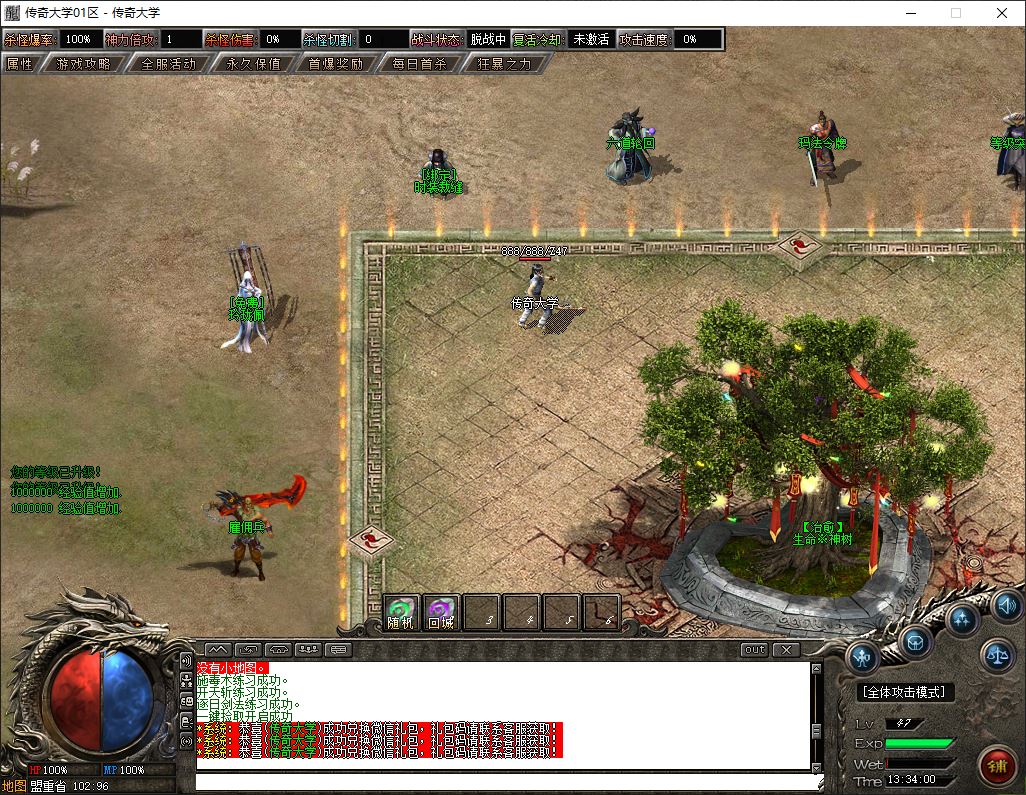Show the 全服活动 server events
The width and height of the screenshot is (1026, 795).
[169, 63]
